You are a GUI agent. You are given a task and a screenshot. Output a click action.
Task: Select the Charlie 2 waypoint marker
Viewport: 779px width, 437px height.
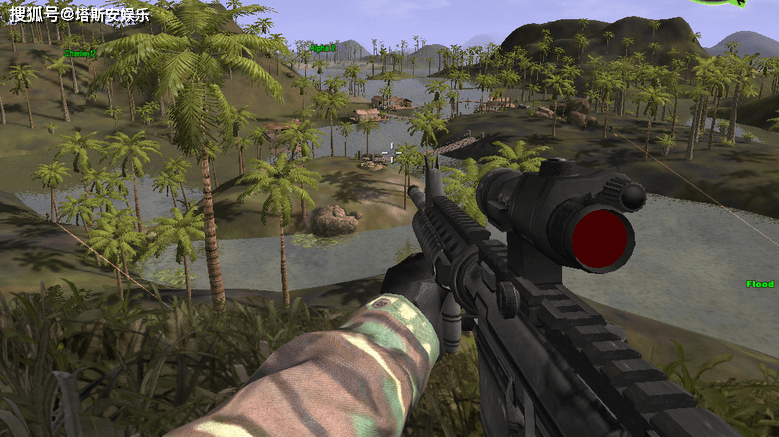point(80,53)
